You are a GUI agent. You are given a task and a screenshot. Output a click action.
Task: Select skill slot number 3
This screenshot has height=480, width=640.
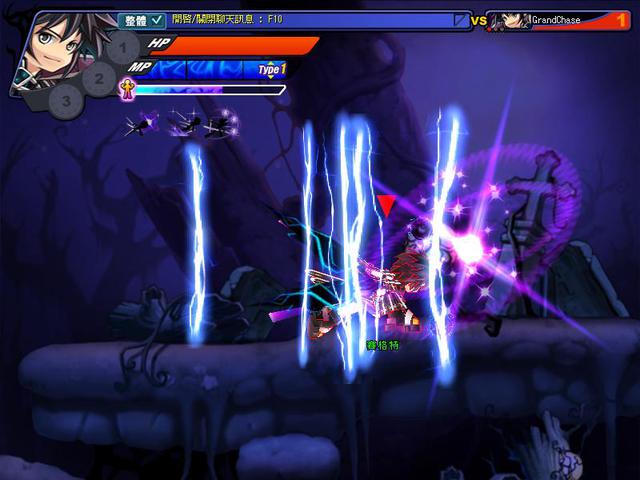[66, 100]
